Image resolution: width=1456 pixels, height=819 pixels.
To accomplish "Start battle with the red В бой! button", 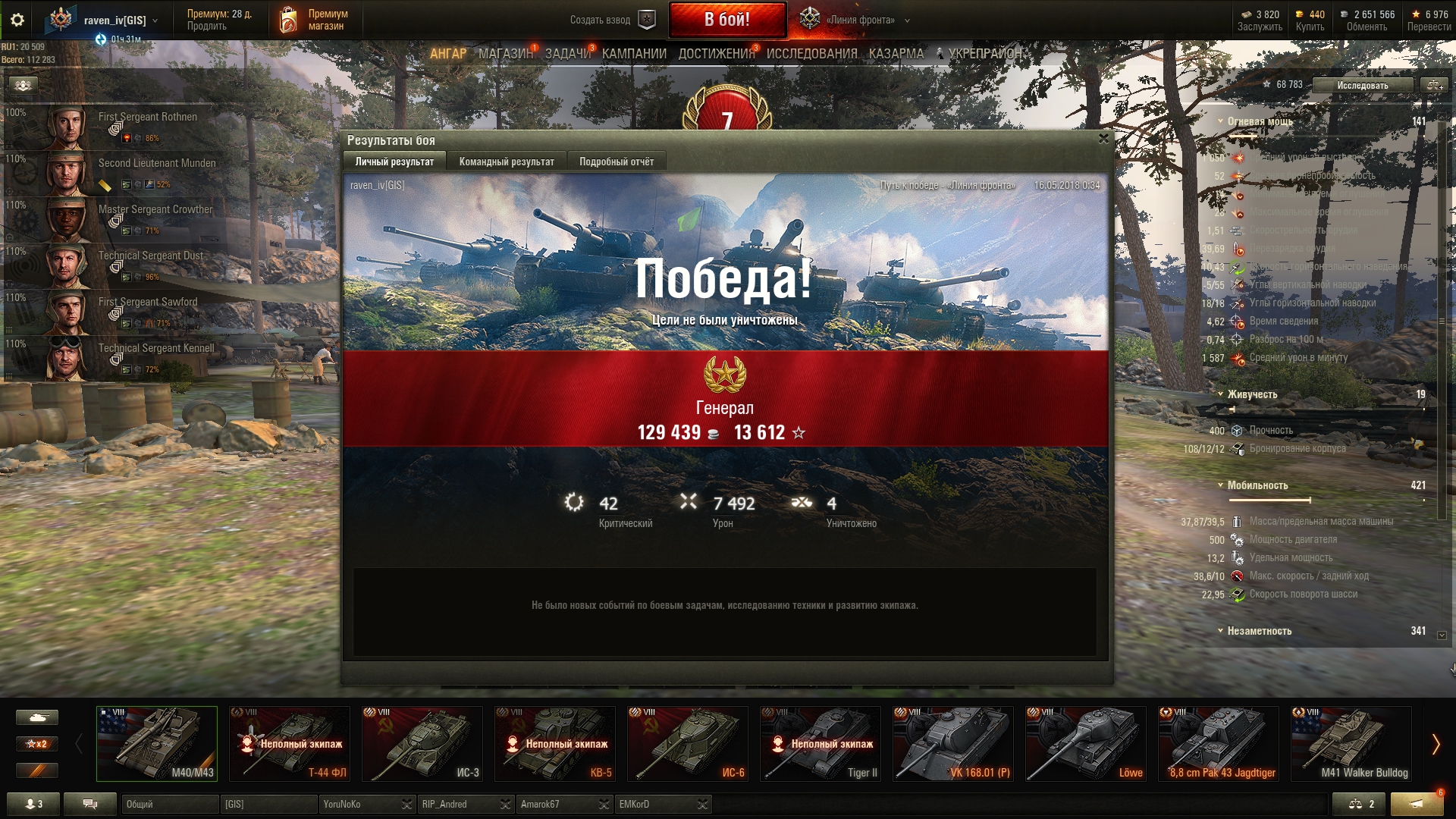I will click(726, 20).
